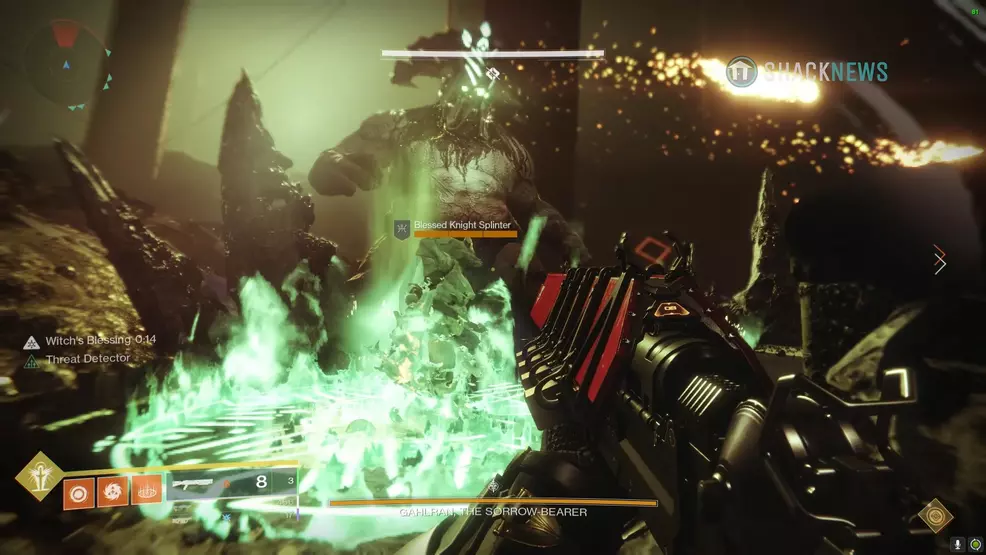Viewport: 986px width, 555px height.
Task: Click the green circular status overlay icon
Action: 975,545
